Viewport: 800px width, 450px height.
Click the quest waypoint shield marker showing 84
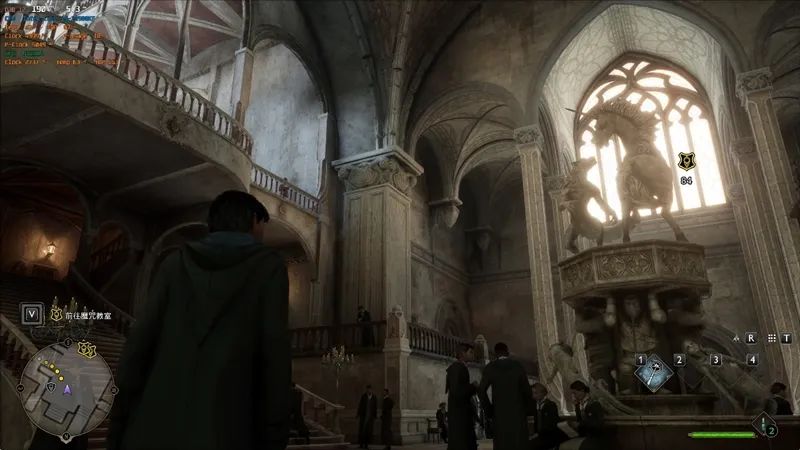coord(686,161)
